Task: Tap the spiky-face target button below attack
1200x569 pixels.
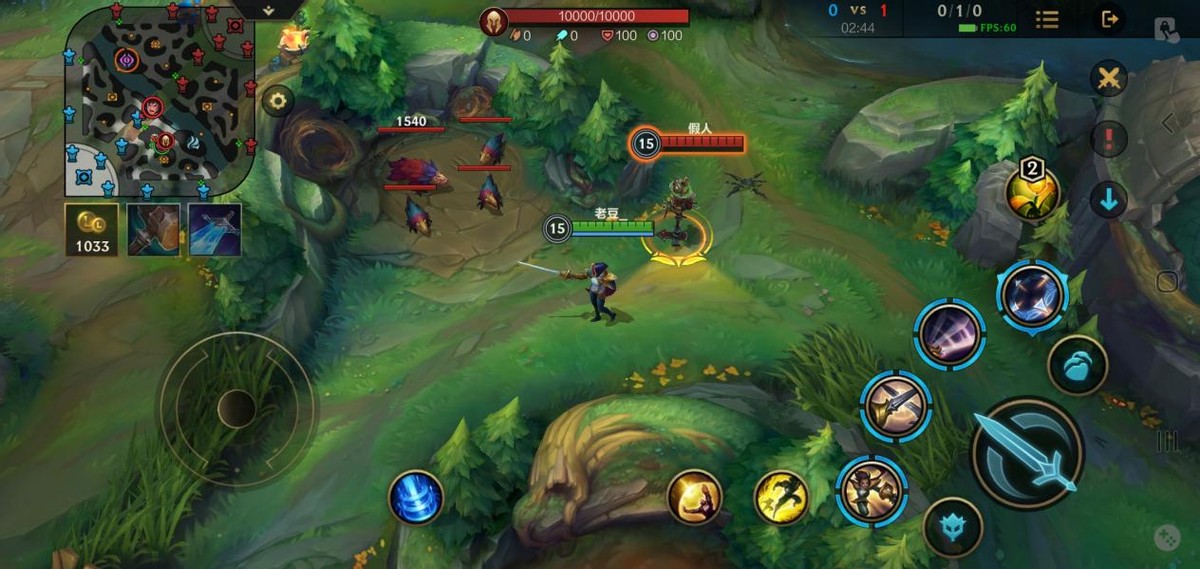Action: point(952,527)
